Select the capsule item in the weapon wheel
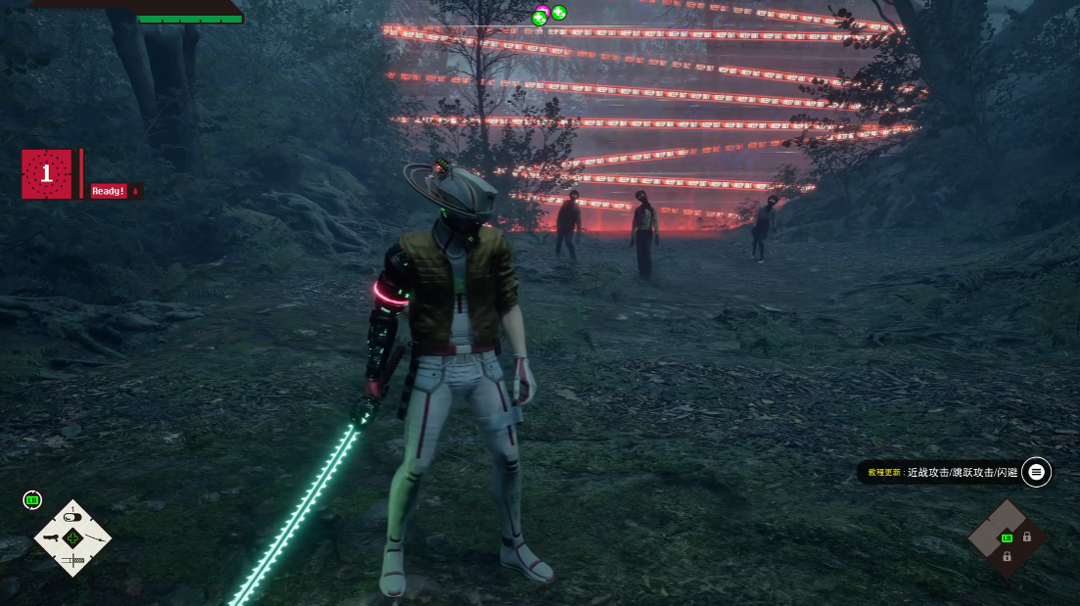 [72, 517]
